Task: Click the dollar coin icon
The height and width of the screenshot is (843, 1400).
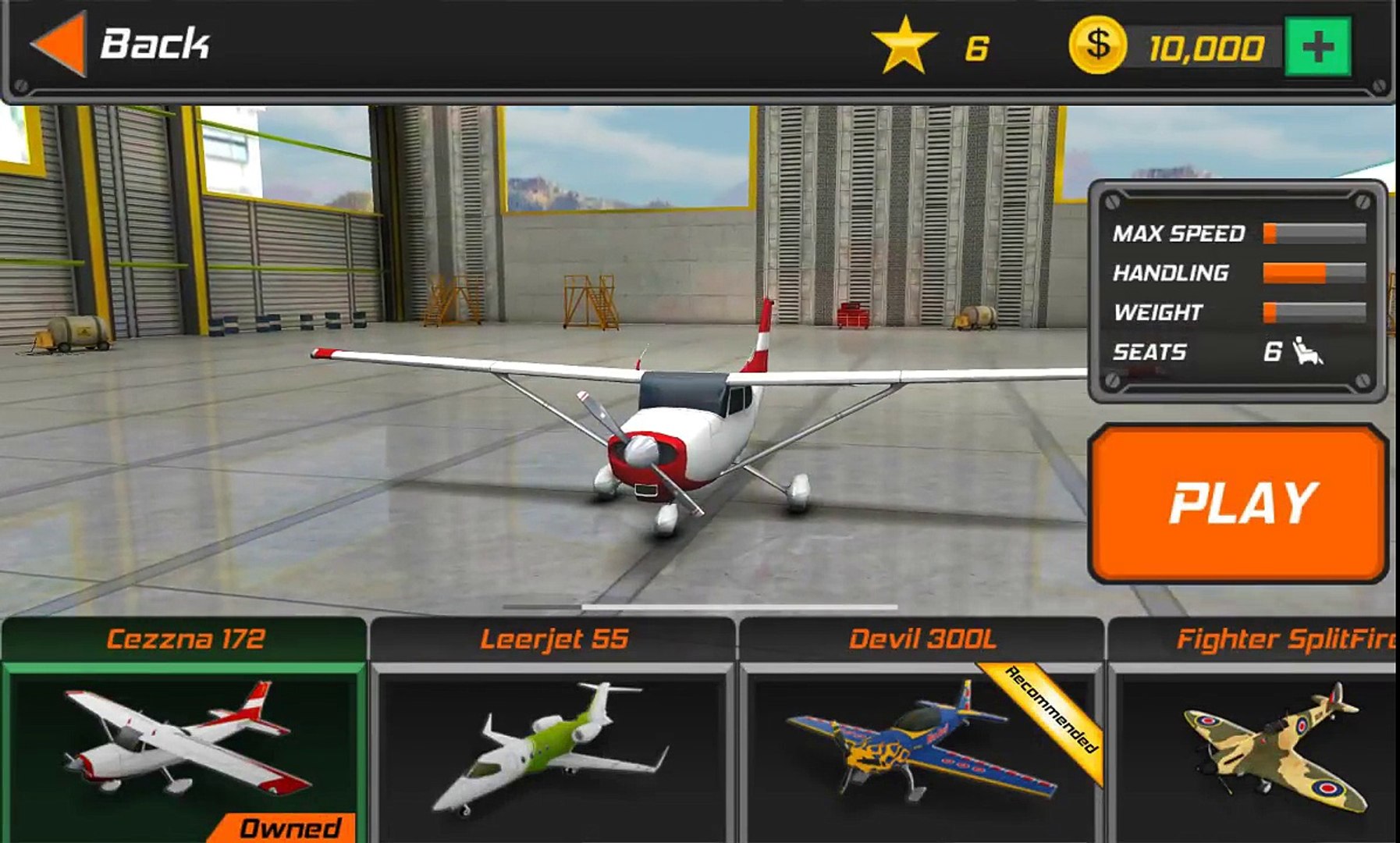Action: pyautogui.click(x=1098, y=44)
